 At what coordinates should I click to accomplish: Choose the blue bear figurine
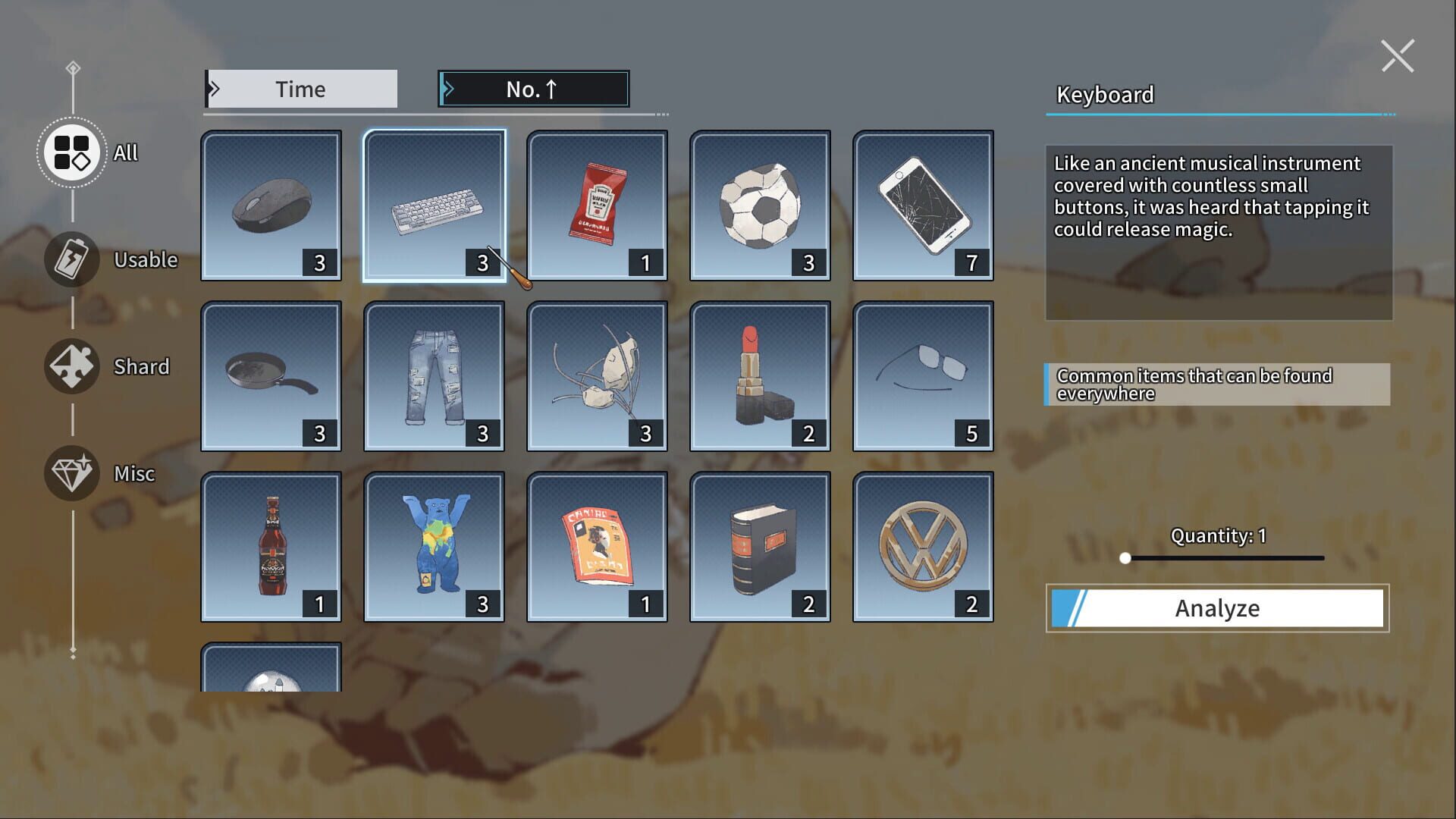pos(434,546)
